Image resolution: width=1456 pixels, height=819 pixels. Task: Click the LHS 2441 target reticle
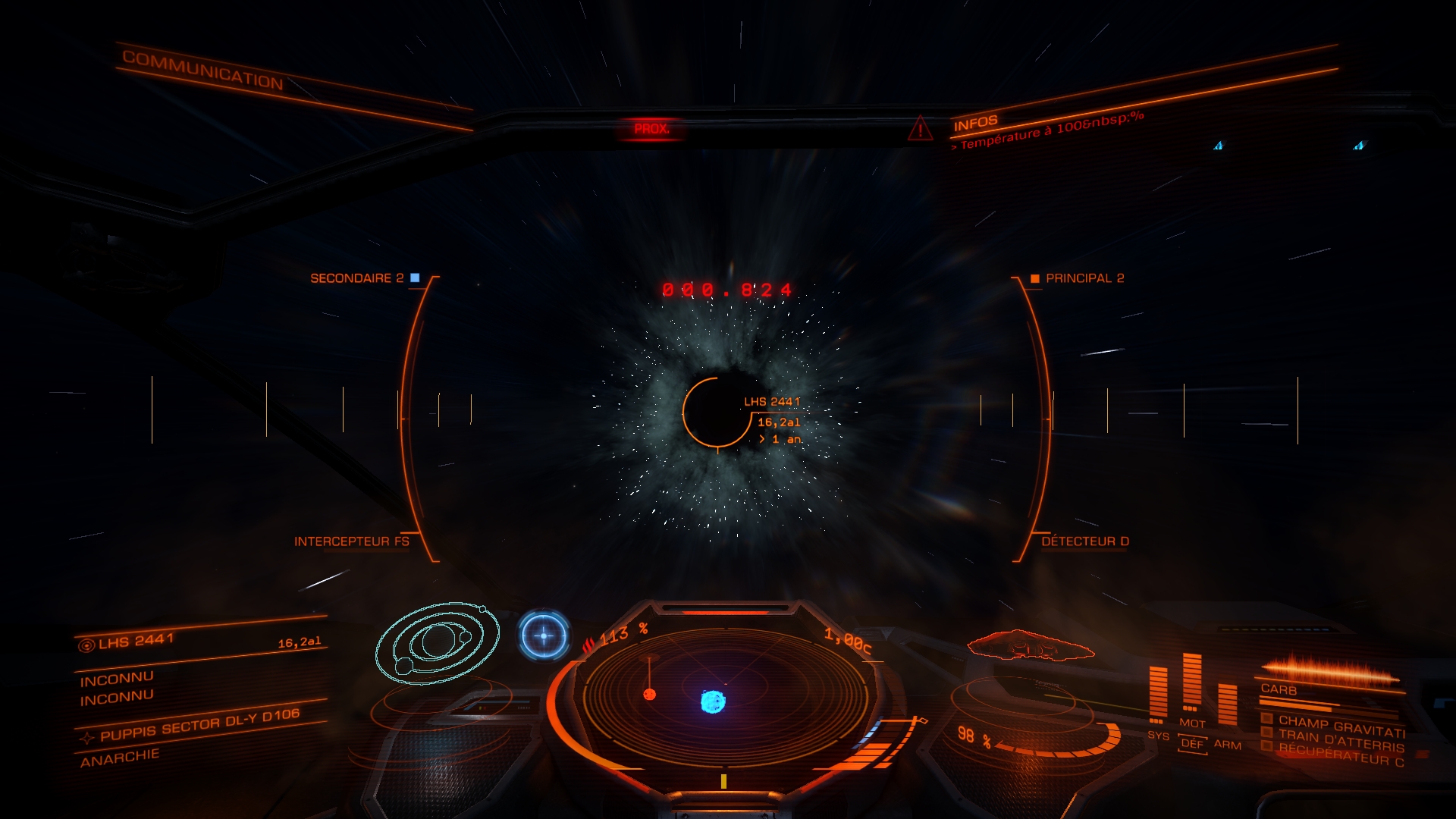(x=717, y=412)
